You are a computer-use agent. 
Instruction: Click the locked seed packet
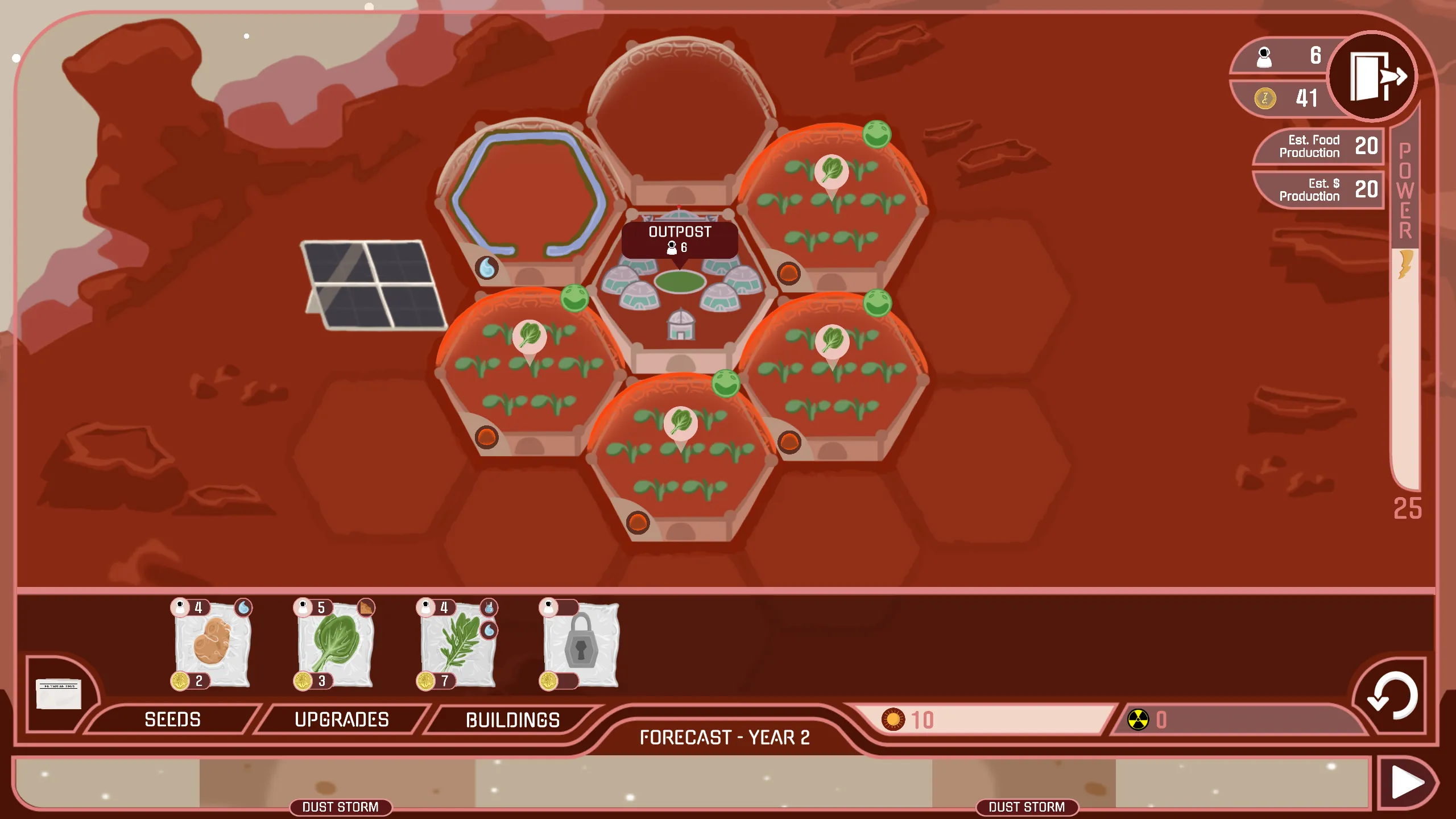click(580, 644)
